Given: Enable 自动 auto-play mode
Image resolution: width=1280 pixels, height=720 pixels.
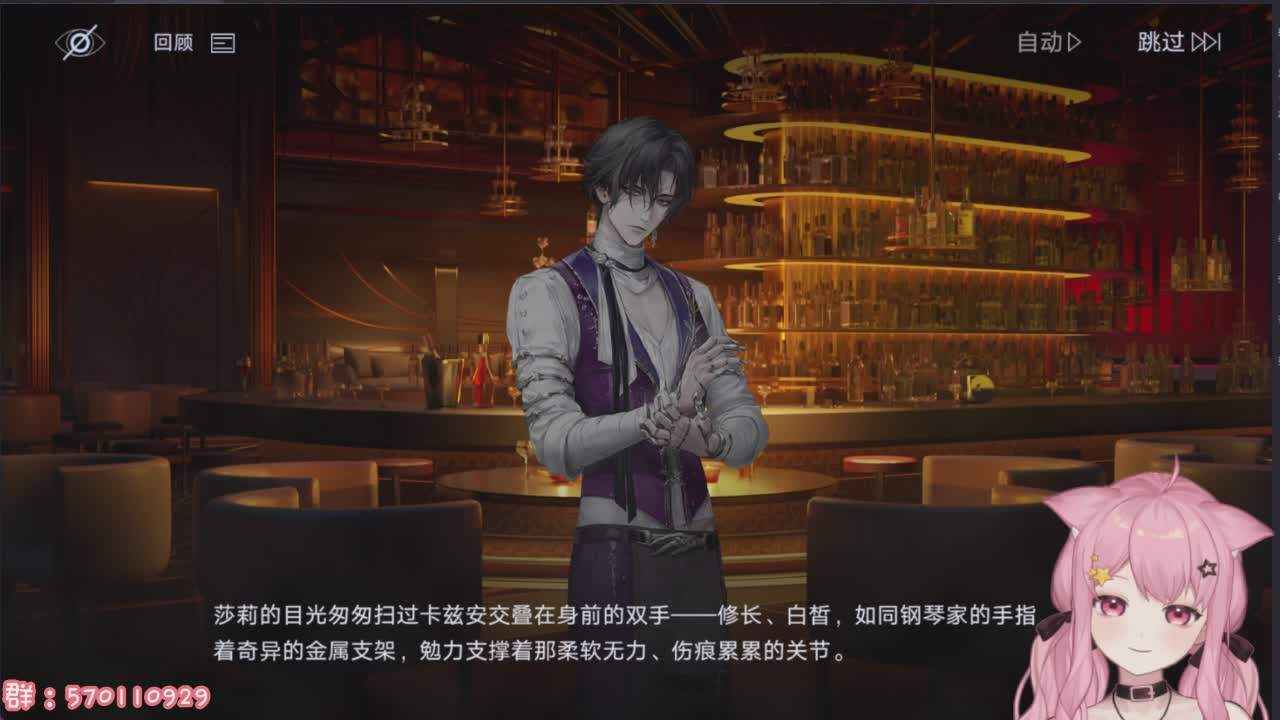Looking at the screenshot, I should click(1048, 42).
